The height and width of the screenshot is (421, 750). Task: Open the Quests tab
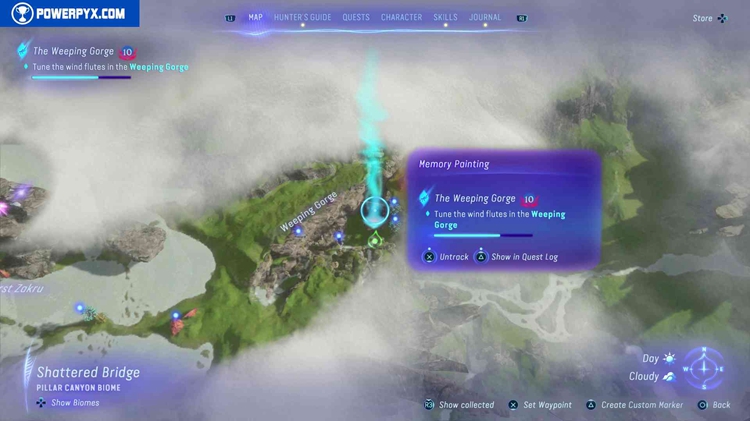355,17
